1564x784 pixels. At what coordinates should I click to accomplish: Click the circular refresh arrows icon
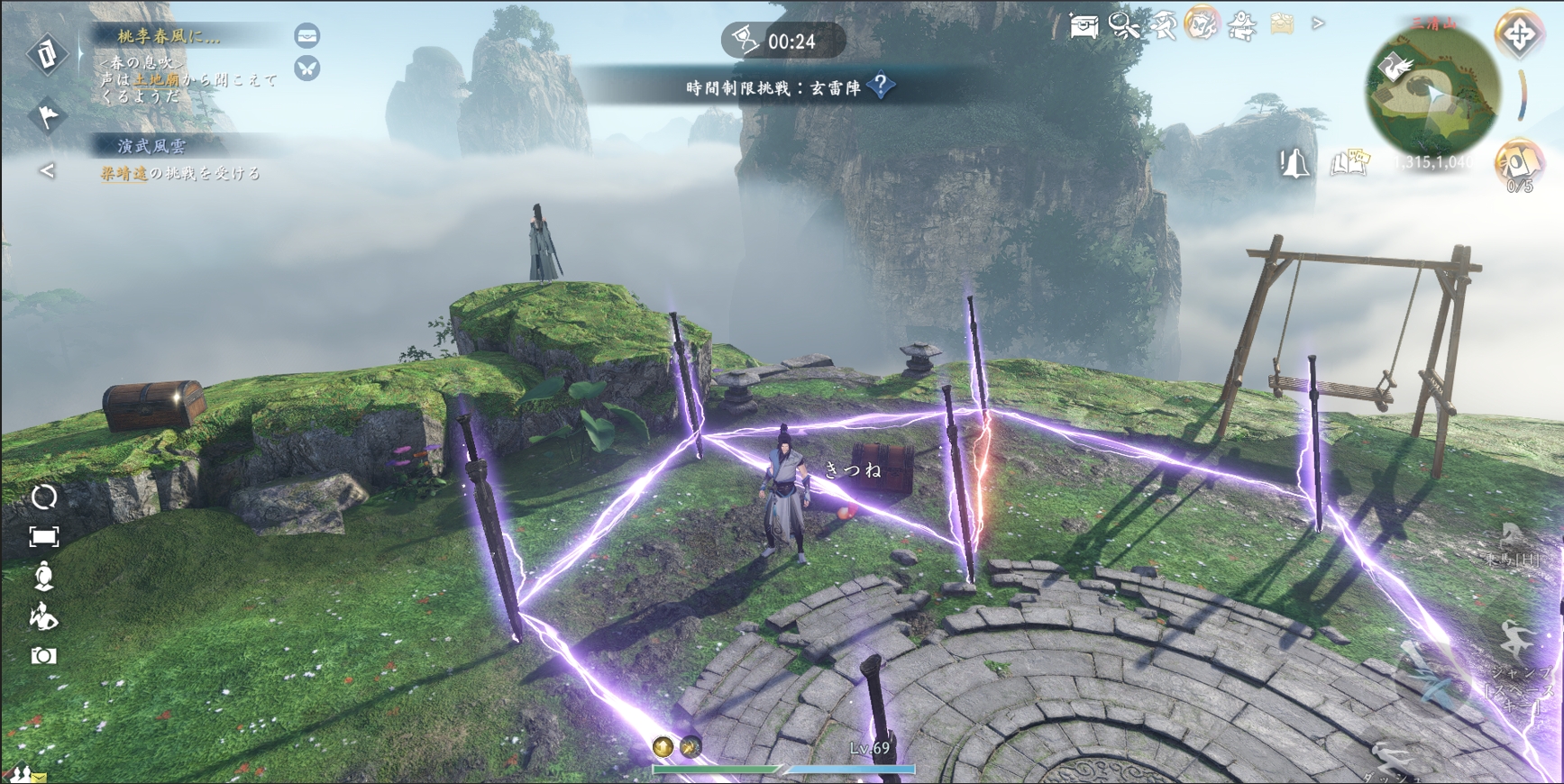click(44, 497)
